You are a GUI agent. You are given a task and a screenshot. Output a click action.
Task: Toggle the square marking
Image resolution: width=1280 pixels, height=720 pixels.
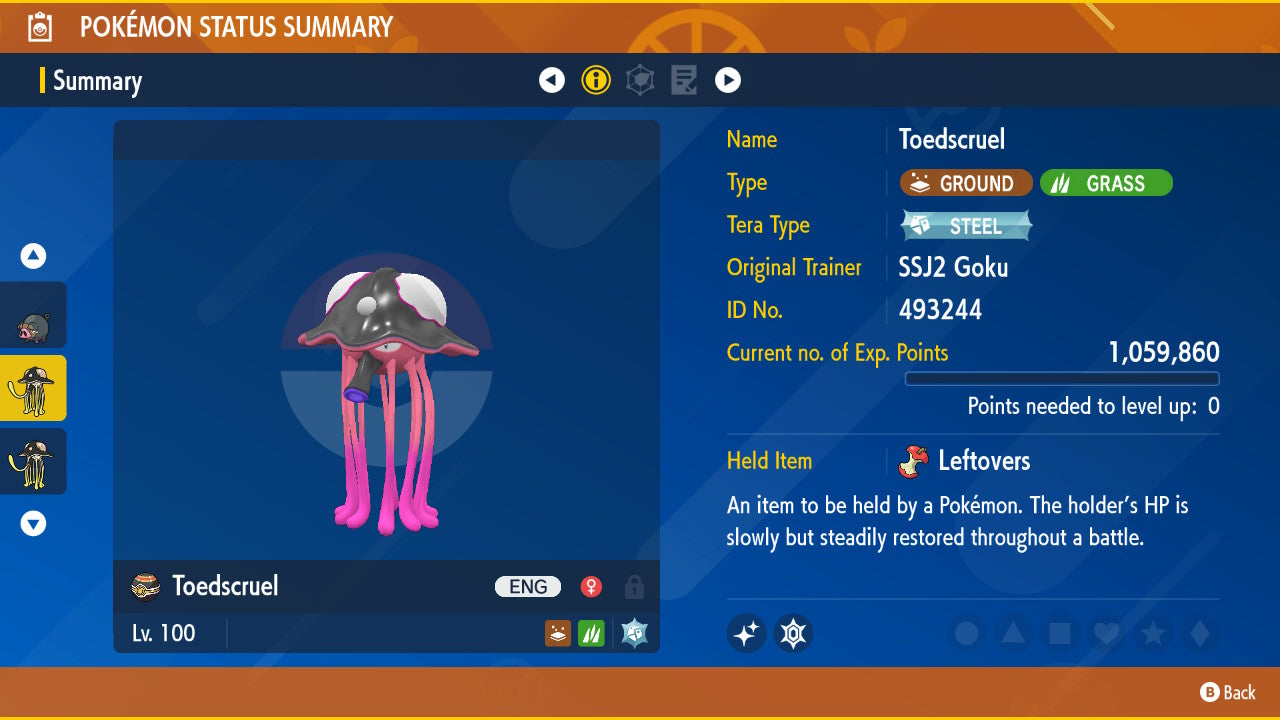click(x=1060, y=633)
